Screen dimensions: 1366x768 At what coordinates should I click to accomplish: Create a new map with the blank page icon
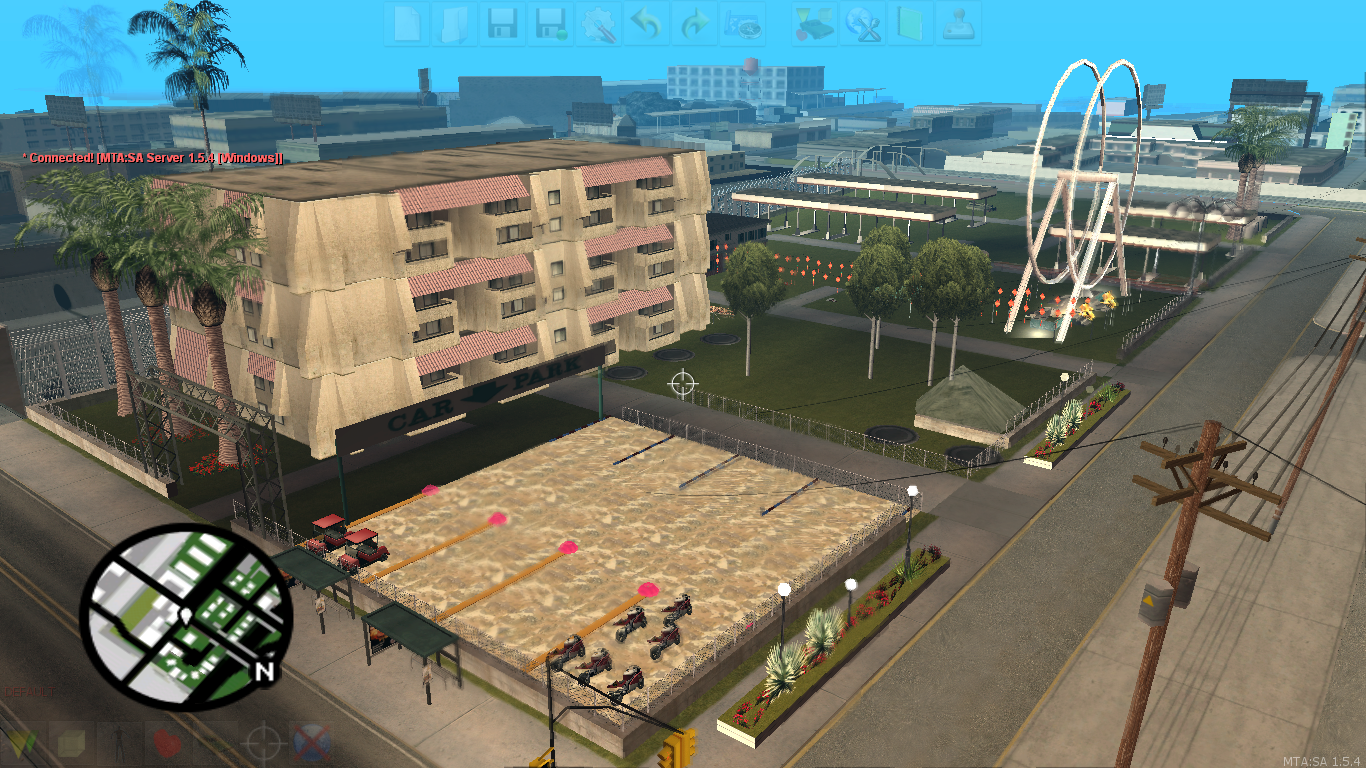coord(409,25)
